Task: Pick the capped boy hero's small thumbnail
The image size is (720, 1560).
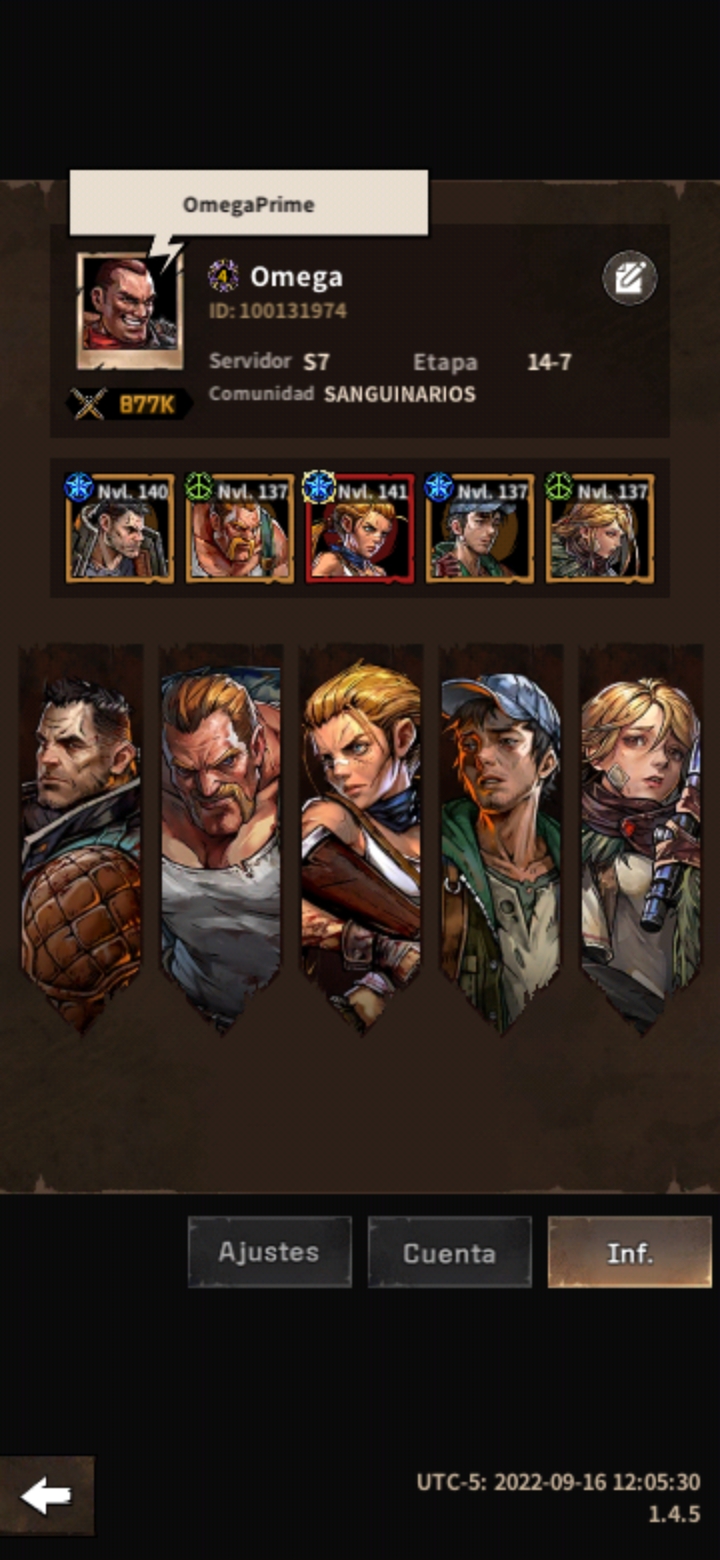Action: click(x=480, y=529)
